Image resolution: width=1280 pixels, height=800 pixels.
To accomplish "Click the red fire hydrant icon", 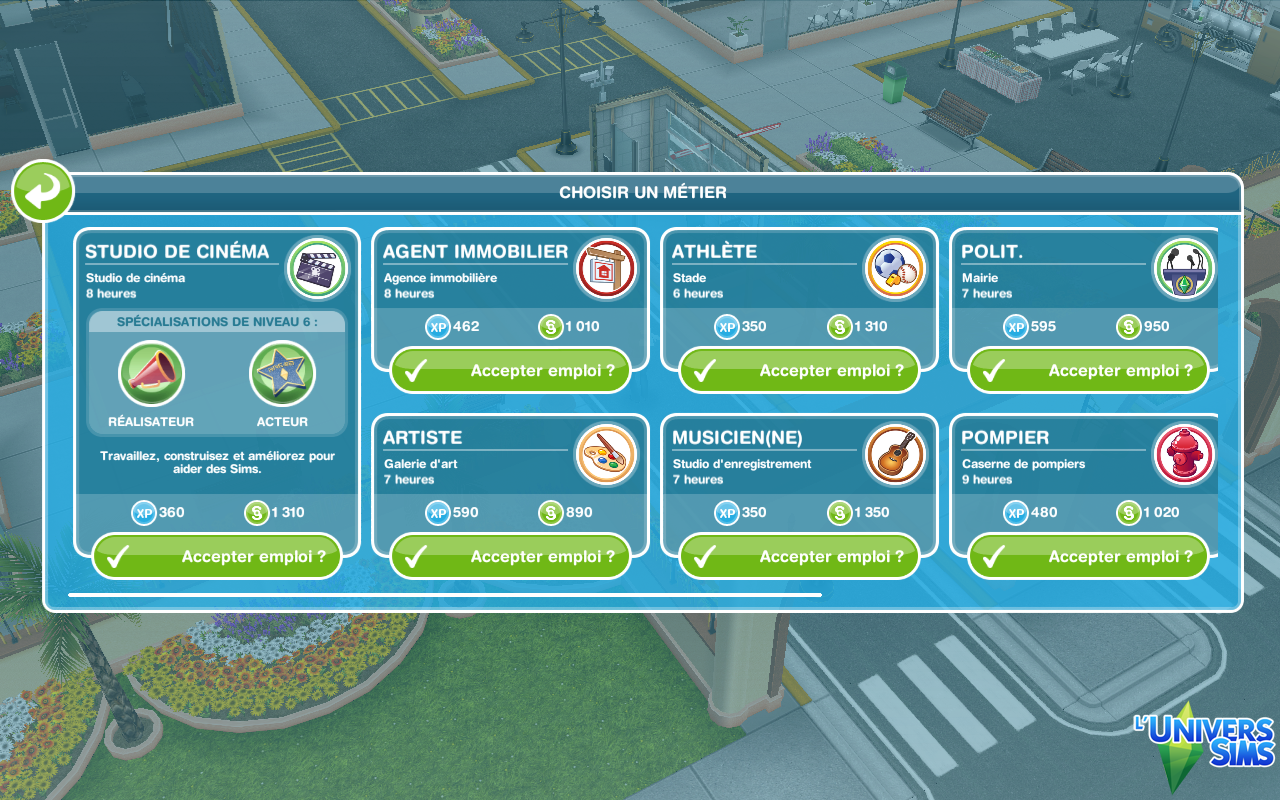I will click(x=1184, y=455).
